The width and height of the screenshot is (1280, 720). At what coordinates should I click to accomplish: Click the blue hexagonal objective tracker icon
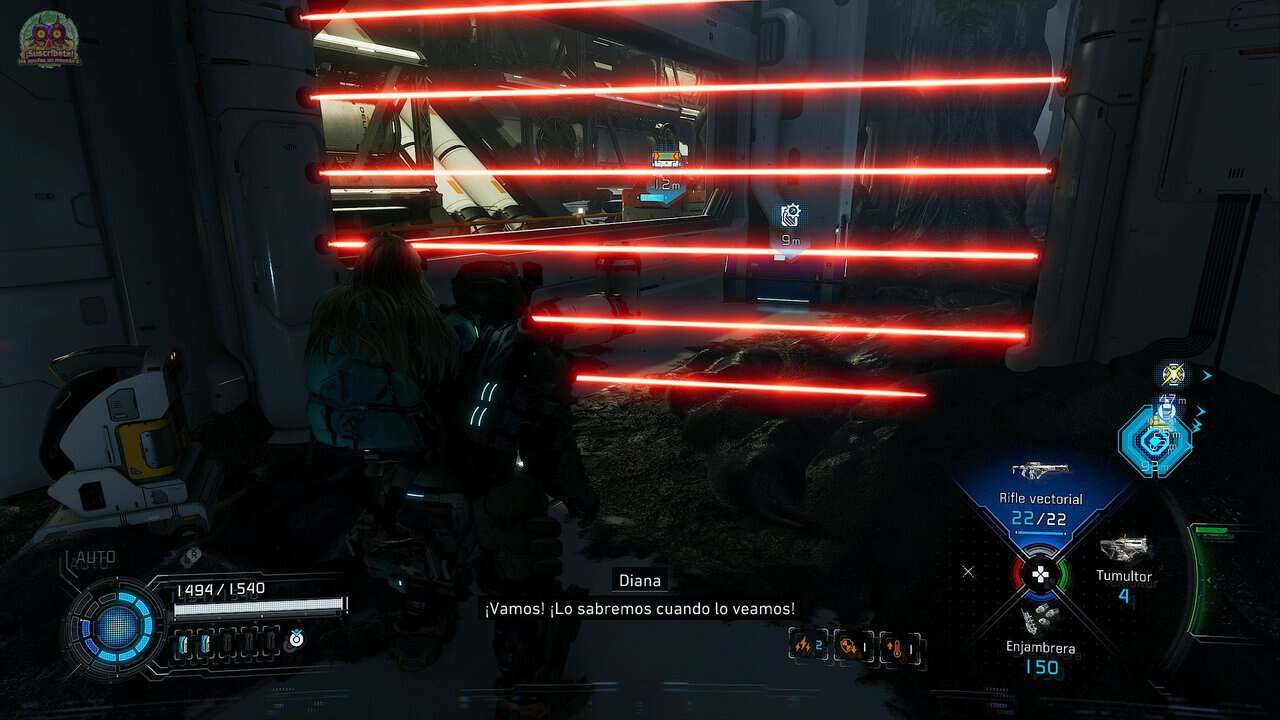click(1155, 441)
